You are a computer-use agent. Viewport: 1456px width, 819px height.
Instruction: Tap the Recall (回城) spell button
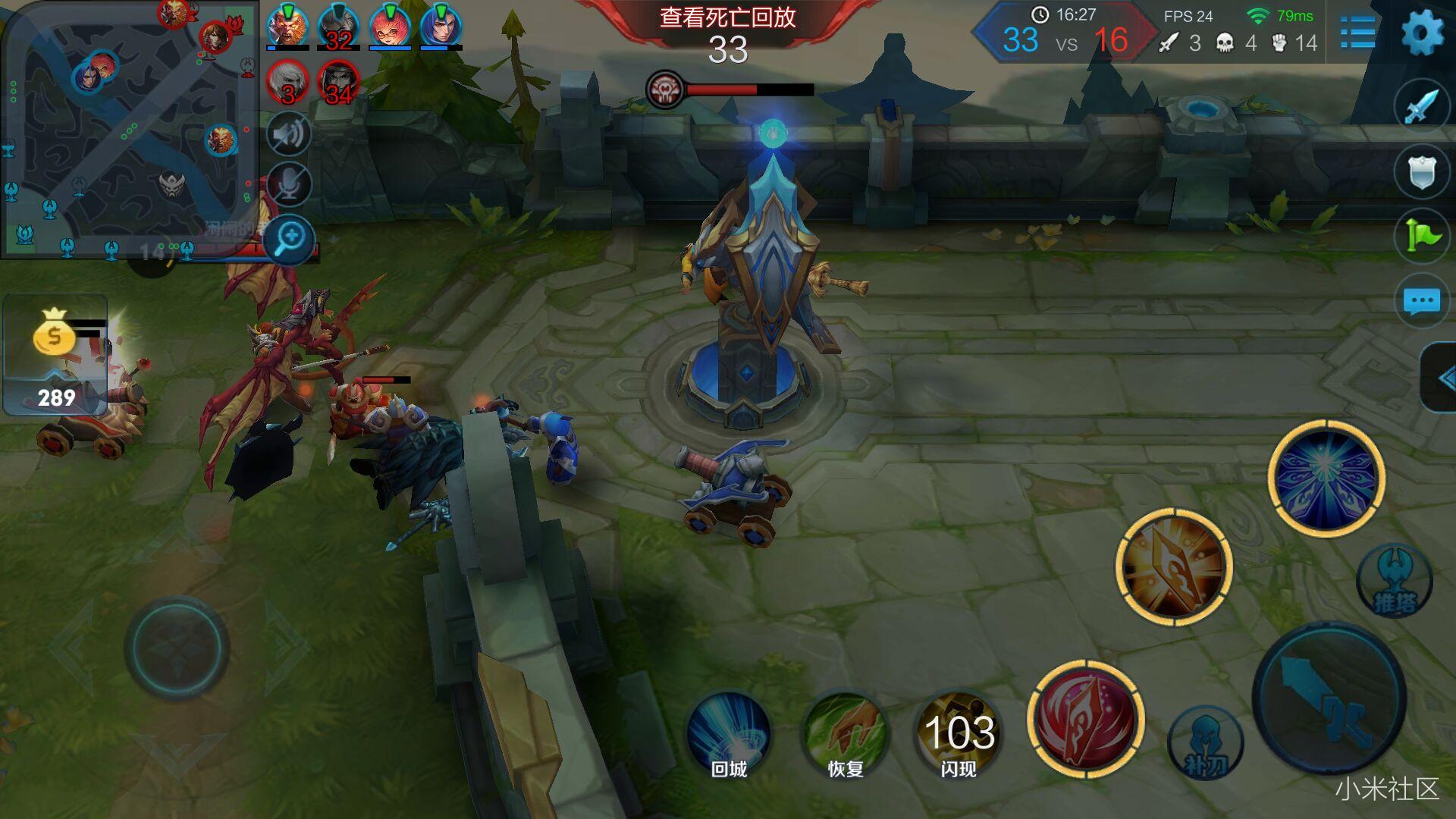(729, 734)
